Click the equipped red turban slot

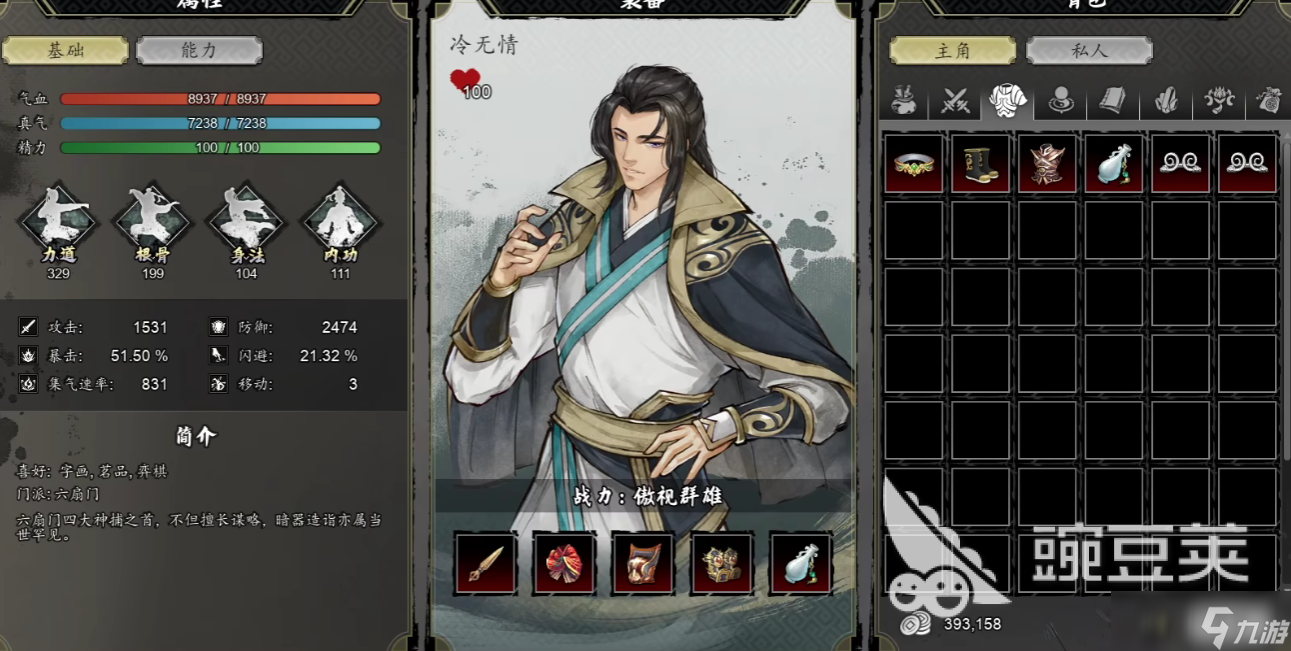(x=565, y=564)
